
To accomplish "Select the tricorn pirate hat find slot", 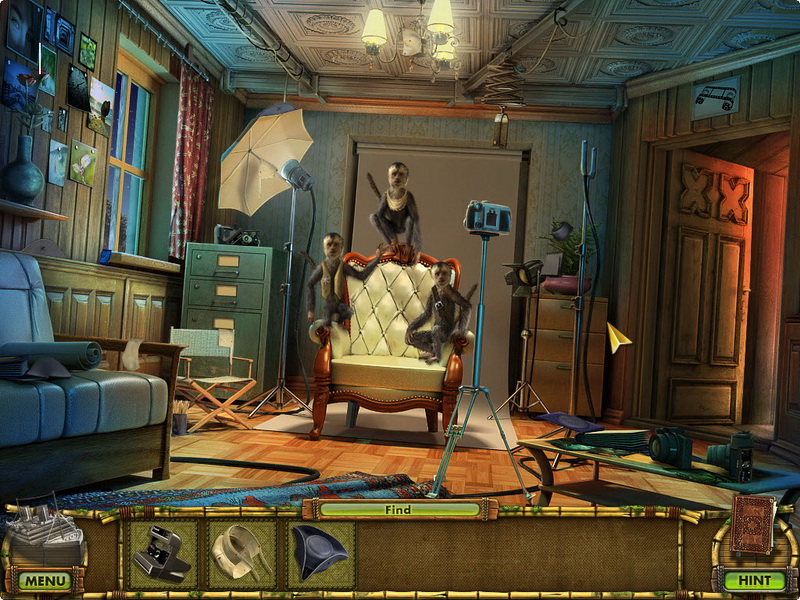I will coord(320,553).
